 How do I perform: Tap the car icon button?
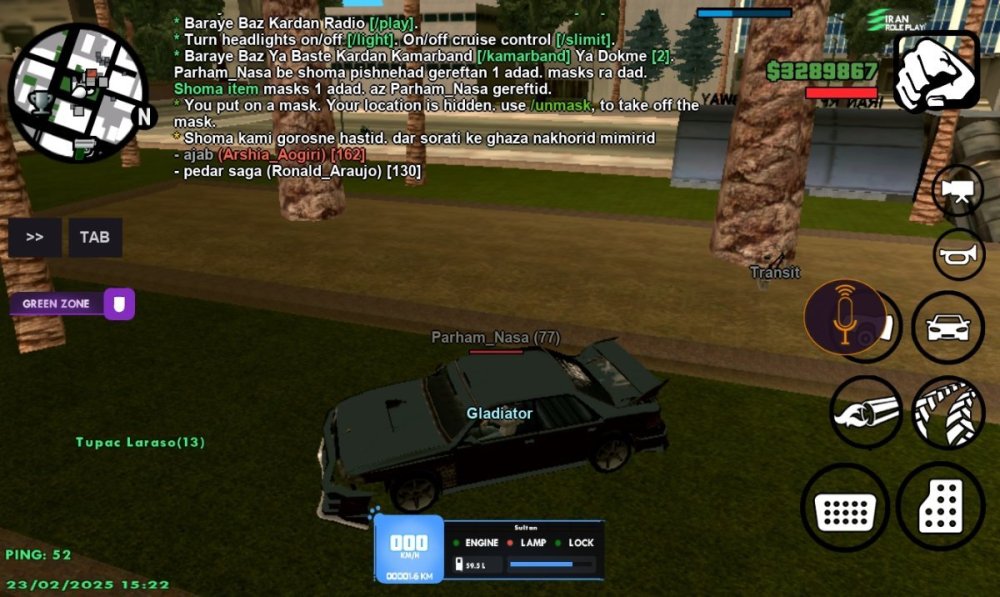(947, 327)
